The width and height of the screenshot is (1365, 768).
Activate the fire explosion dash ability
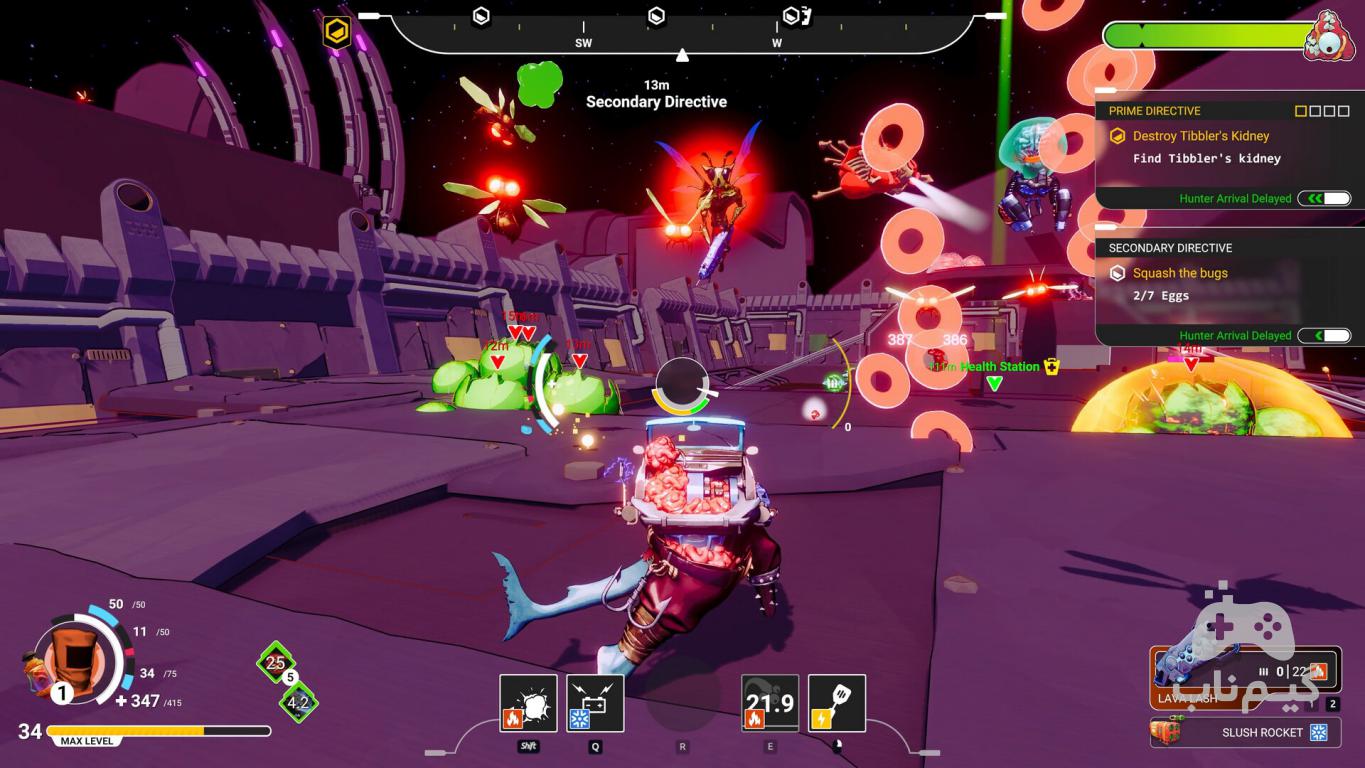528,703
